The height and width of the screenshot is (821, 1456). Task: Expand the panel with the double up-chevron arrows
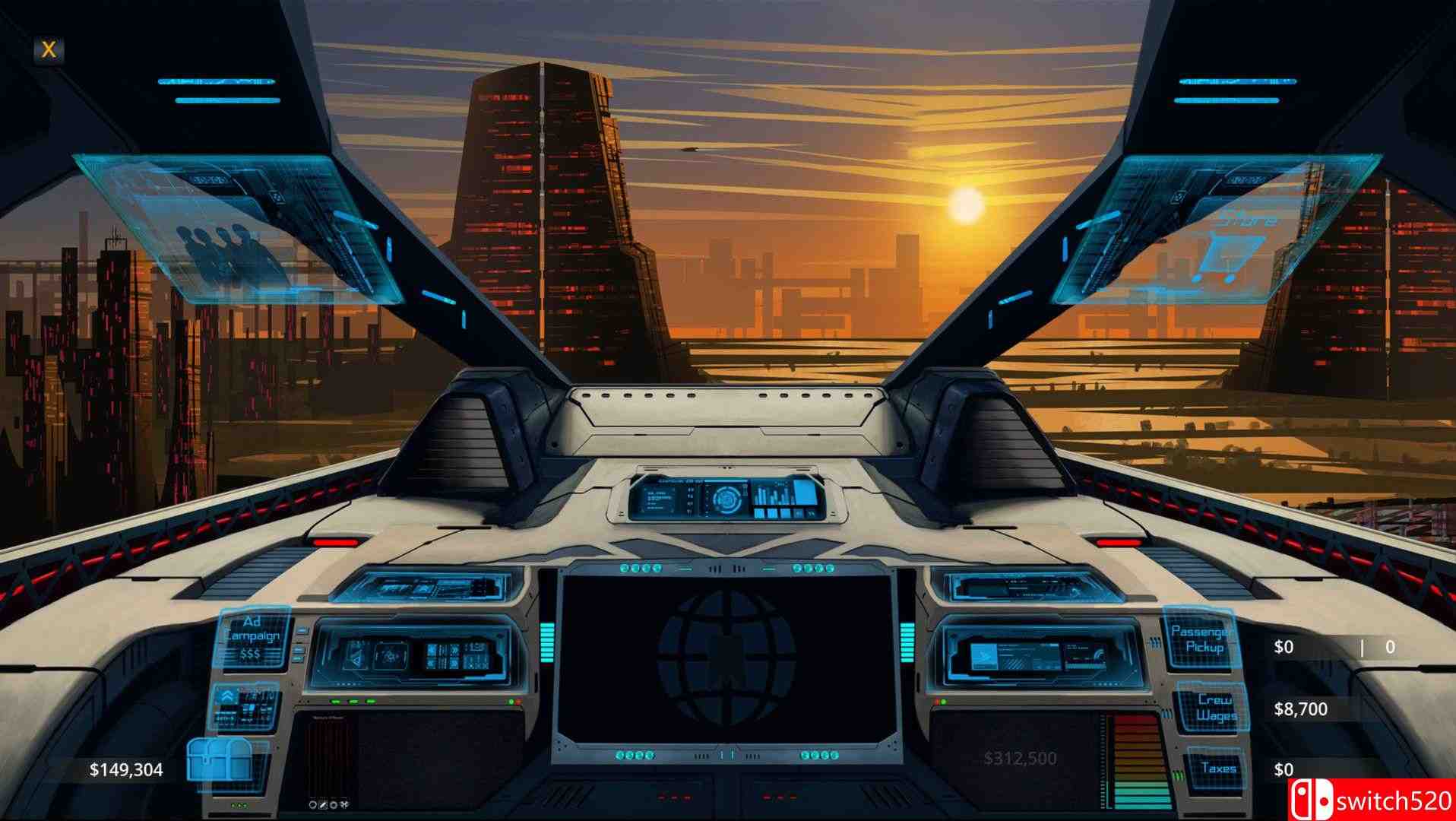tap(227, 696)
